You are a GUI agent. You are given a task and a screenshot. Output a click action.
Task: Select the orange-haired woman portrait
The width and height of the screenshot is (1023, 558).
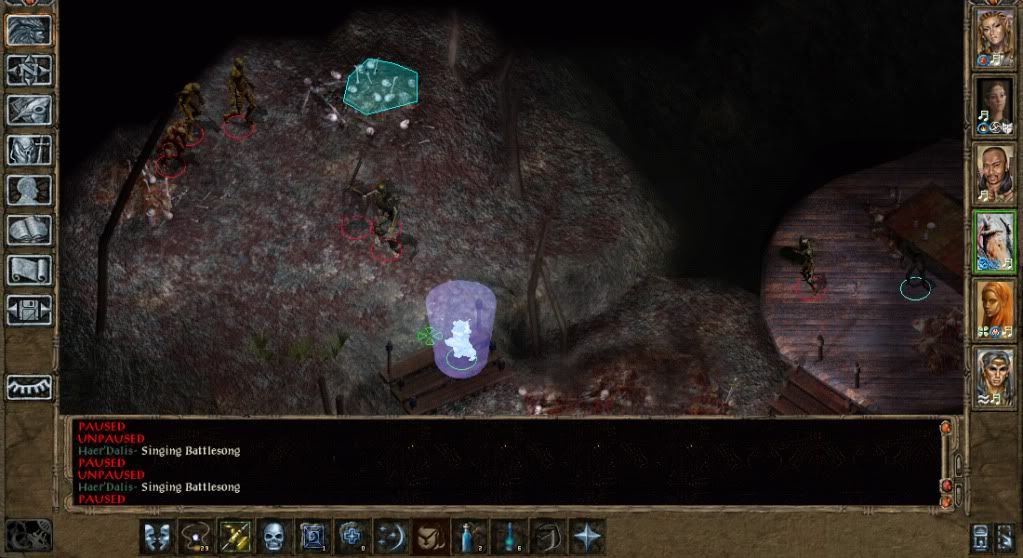995,310
